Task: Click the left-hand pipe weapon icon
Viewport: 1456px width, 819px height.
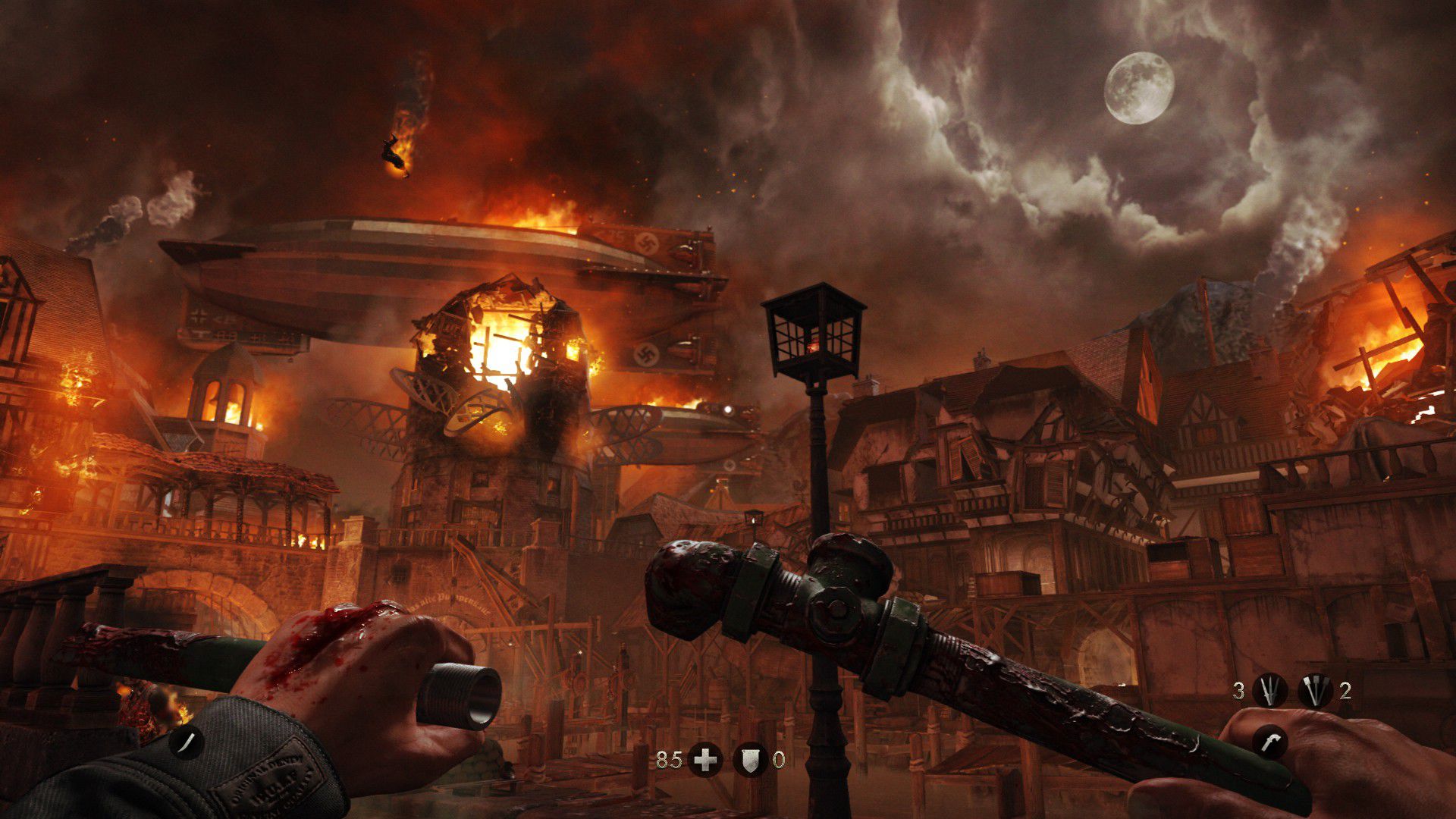Action: point(186,742)
